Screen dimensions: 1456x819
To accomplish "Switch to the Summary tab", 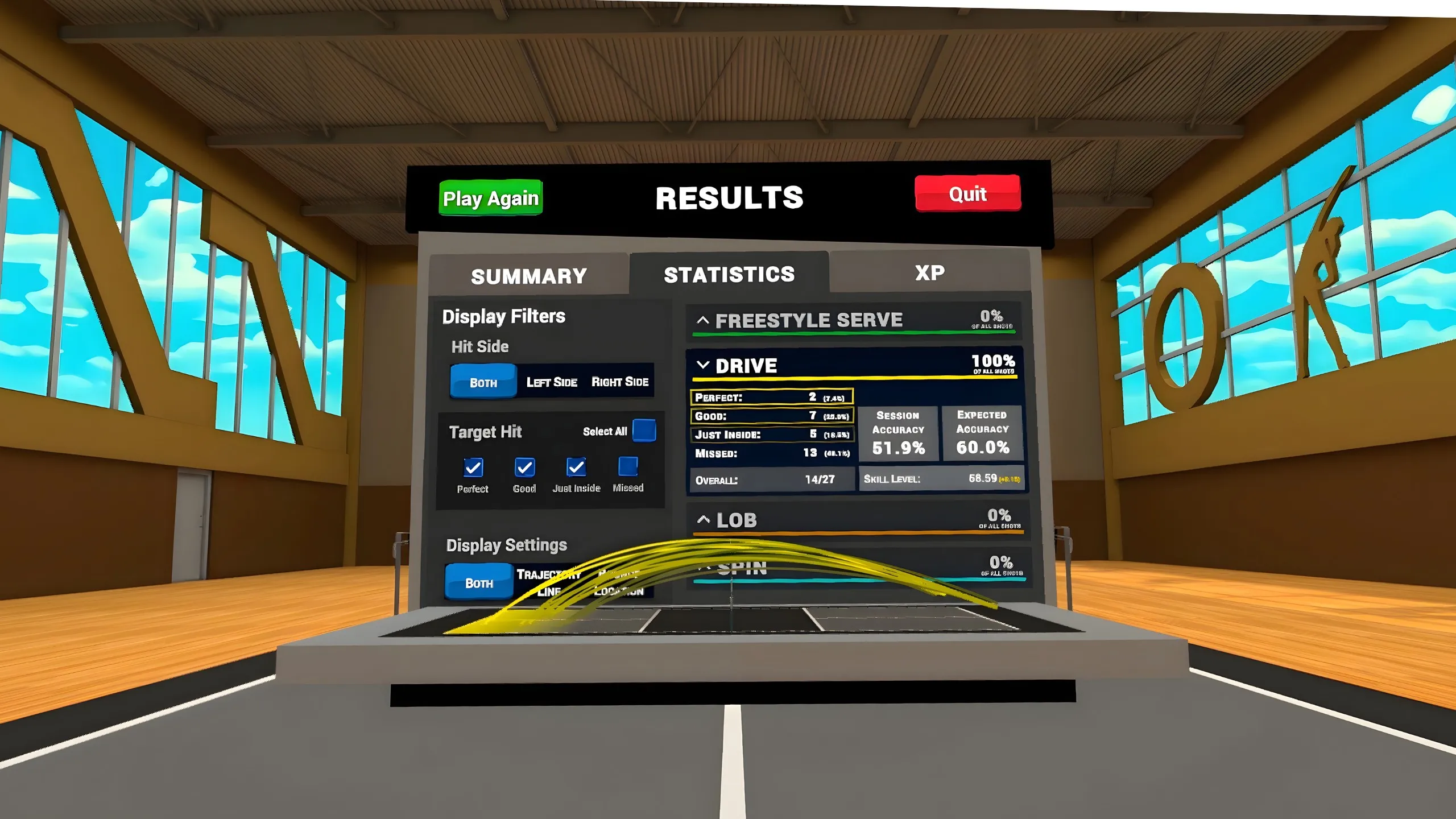I will coord(528,276).
